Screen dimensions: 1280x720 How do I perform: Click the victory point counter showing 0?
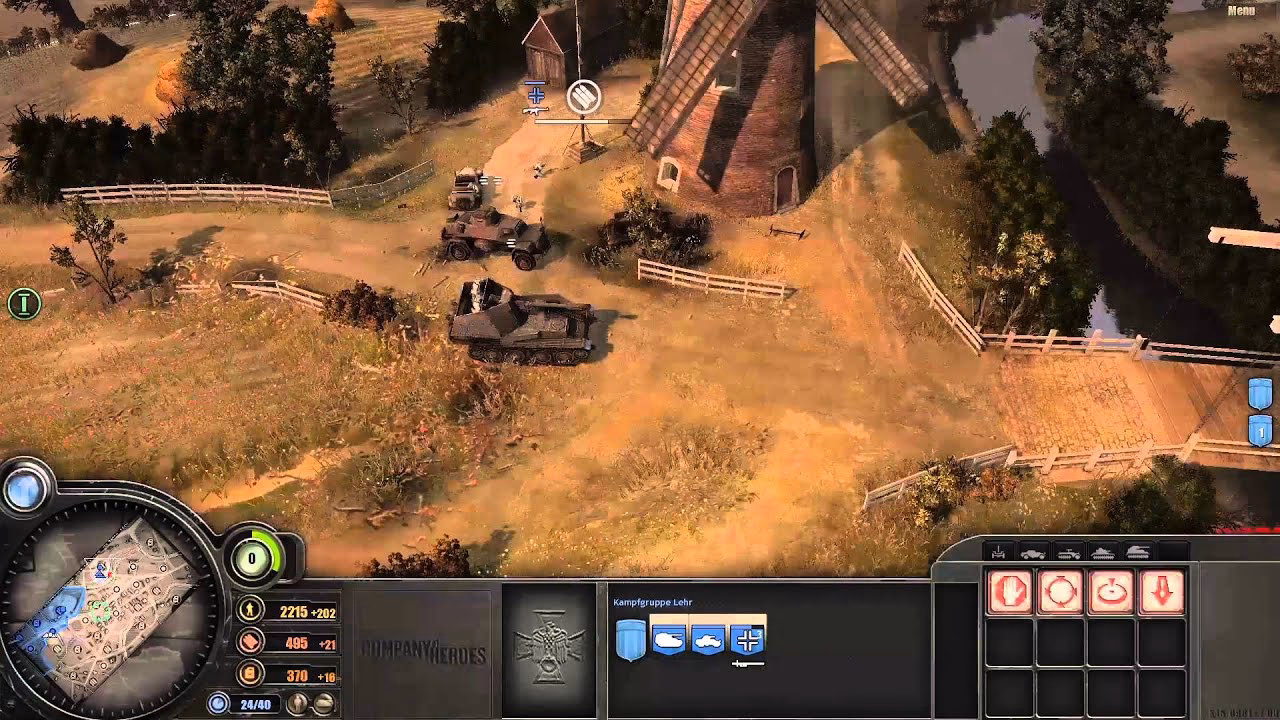(252, 560)
